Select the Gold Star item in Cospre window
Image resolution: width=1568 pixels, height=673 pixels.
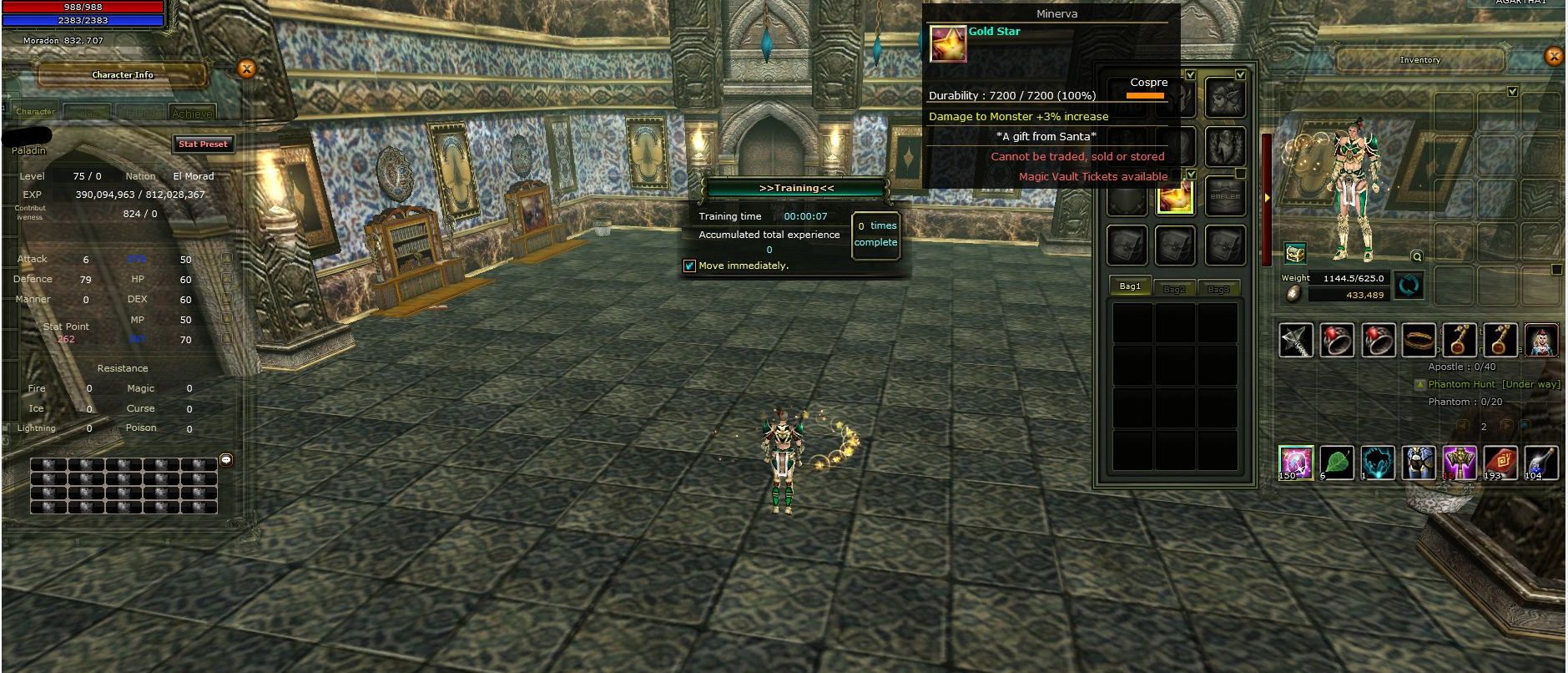click(x=1176, y=198)
